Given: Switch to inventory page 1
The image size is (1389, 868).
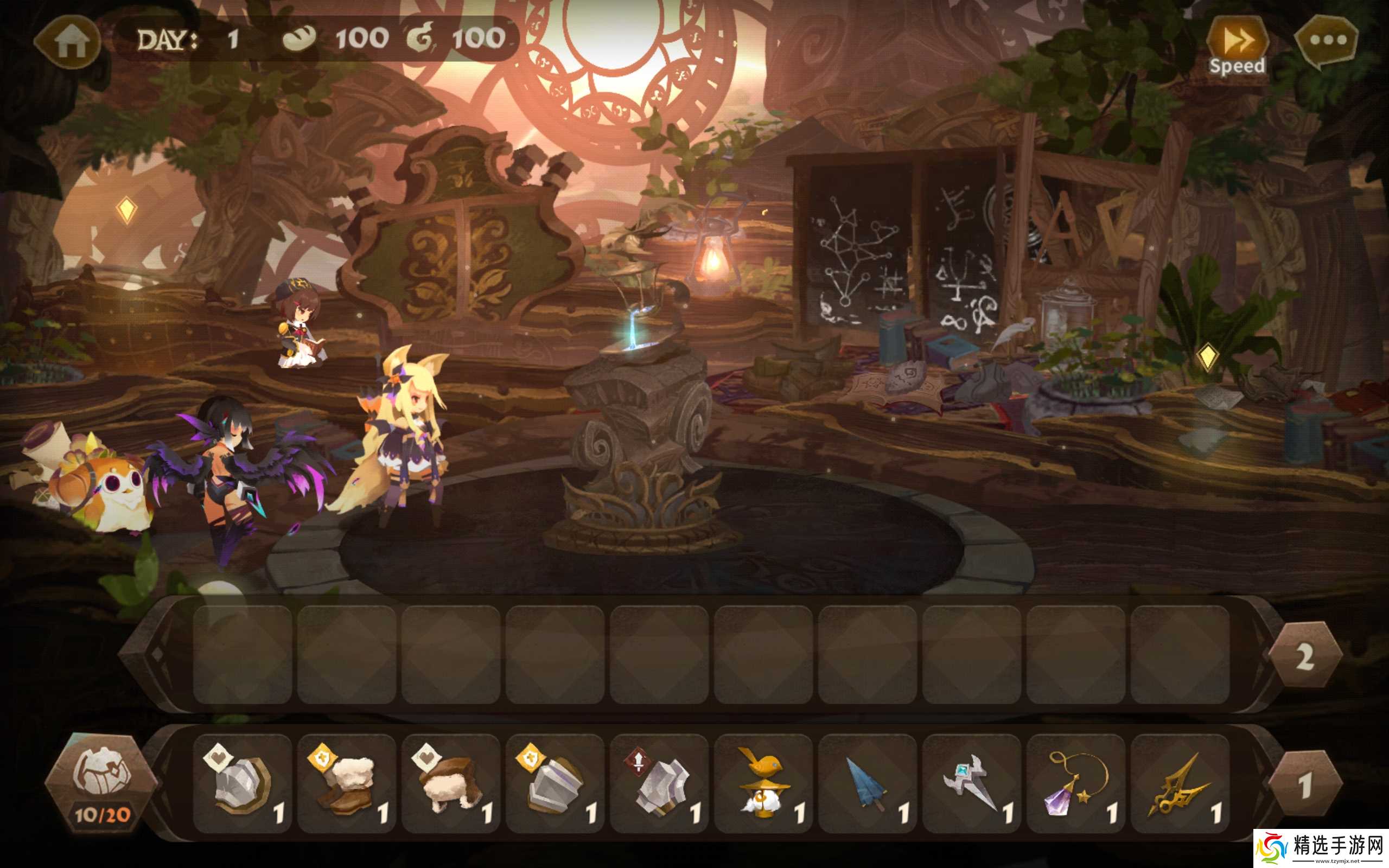Looking at the screenshot, I should click(1304, 784).
